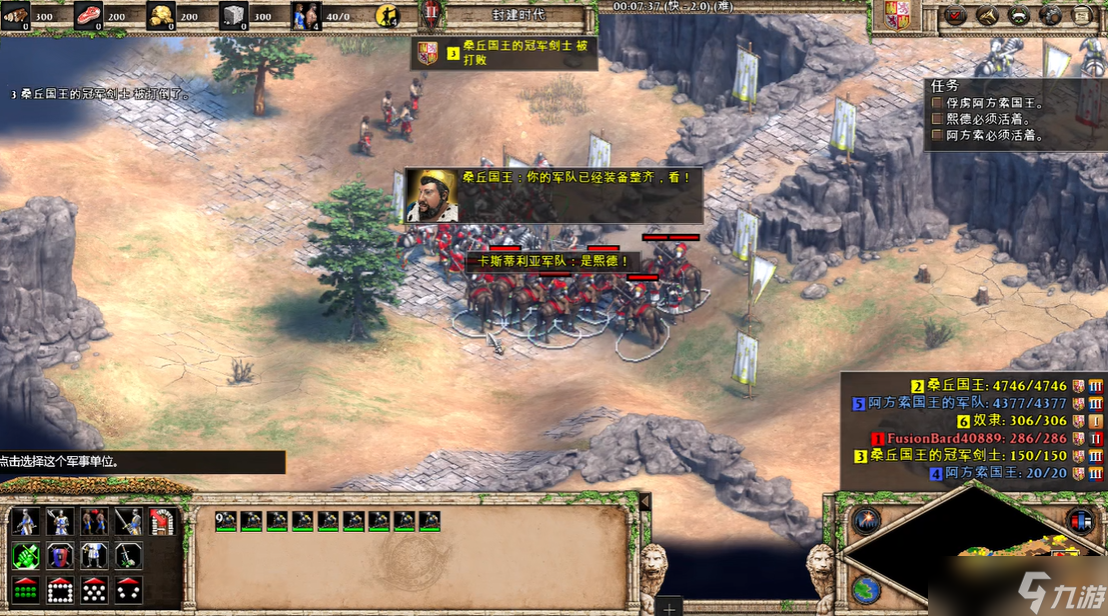Select the first unit portrait showing 9
Image resolution: width=1108 pixels, height=616 pixels.
226,520
